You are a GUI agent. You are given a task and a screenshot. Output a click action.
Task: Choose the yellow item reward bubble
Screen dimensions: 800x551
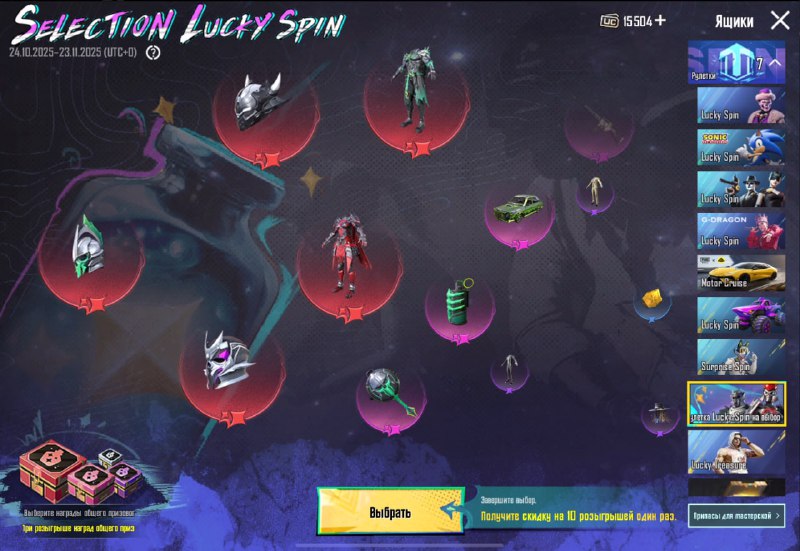653,298
